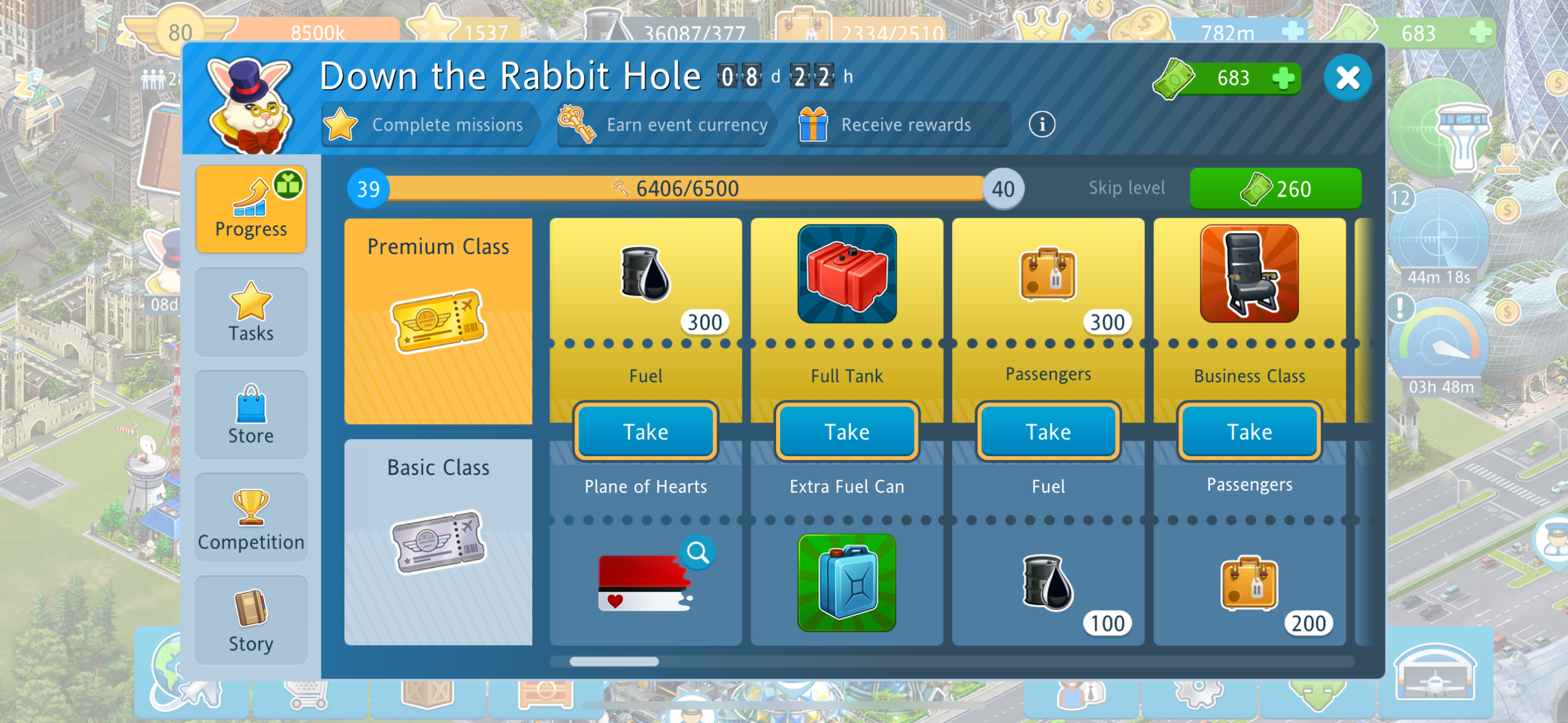This screenshot has height=723, width=1568.
Task: Take the Business Class reward
Action: (1249, 432)
